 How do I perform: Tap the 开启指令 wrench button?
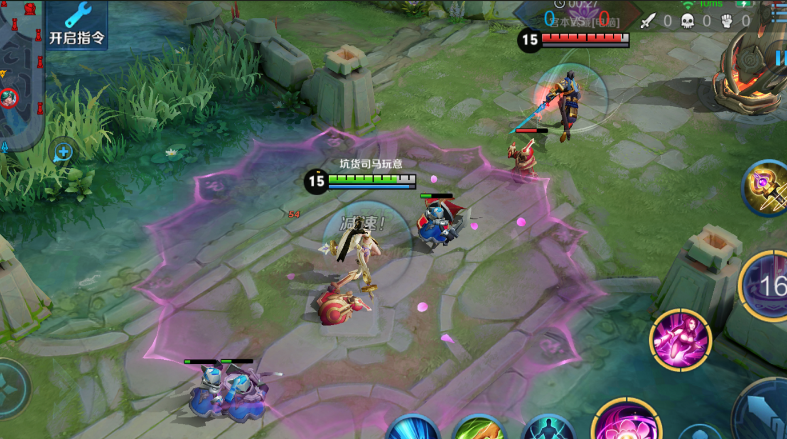pyautogui.click(x=77, y=24)
